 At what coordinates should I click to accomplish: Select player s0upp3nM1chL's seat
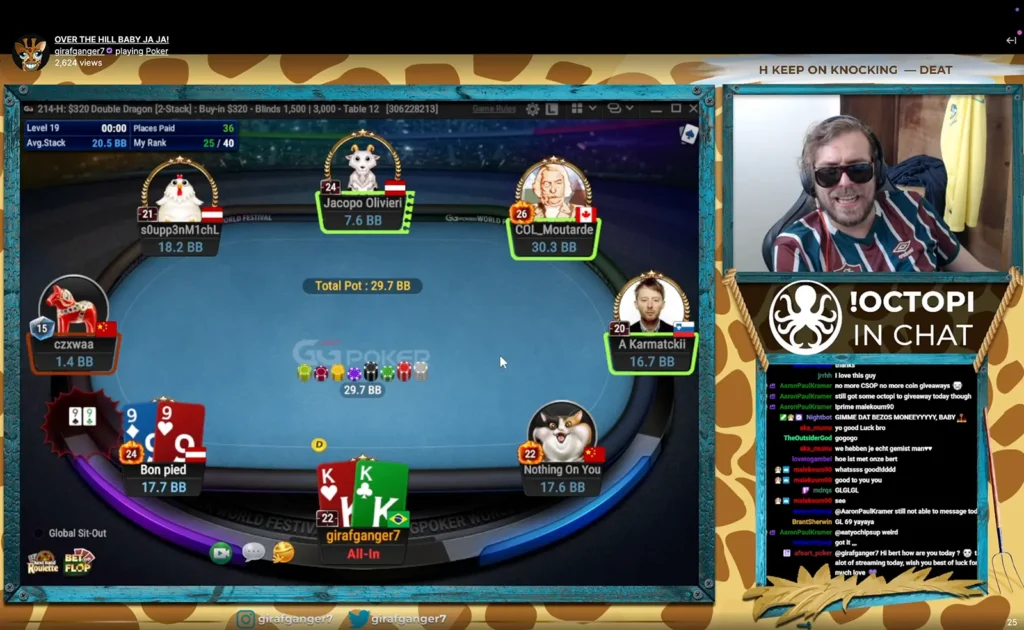pyautogui.click(x=180, y=208)
